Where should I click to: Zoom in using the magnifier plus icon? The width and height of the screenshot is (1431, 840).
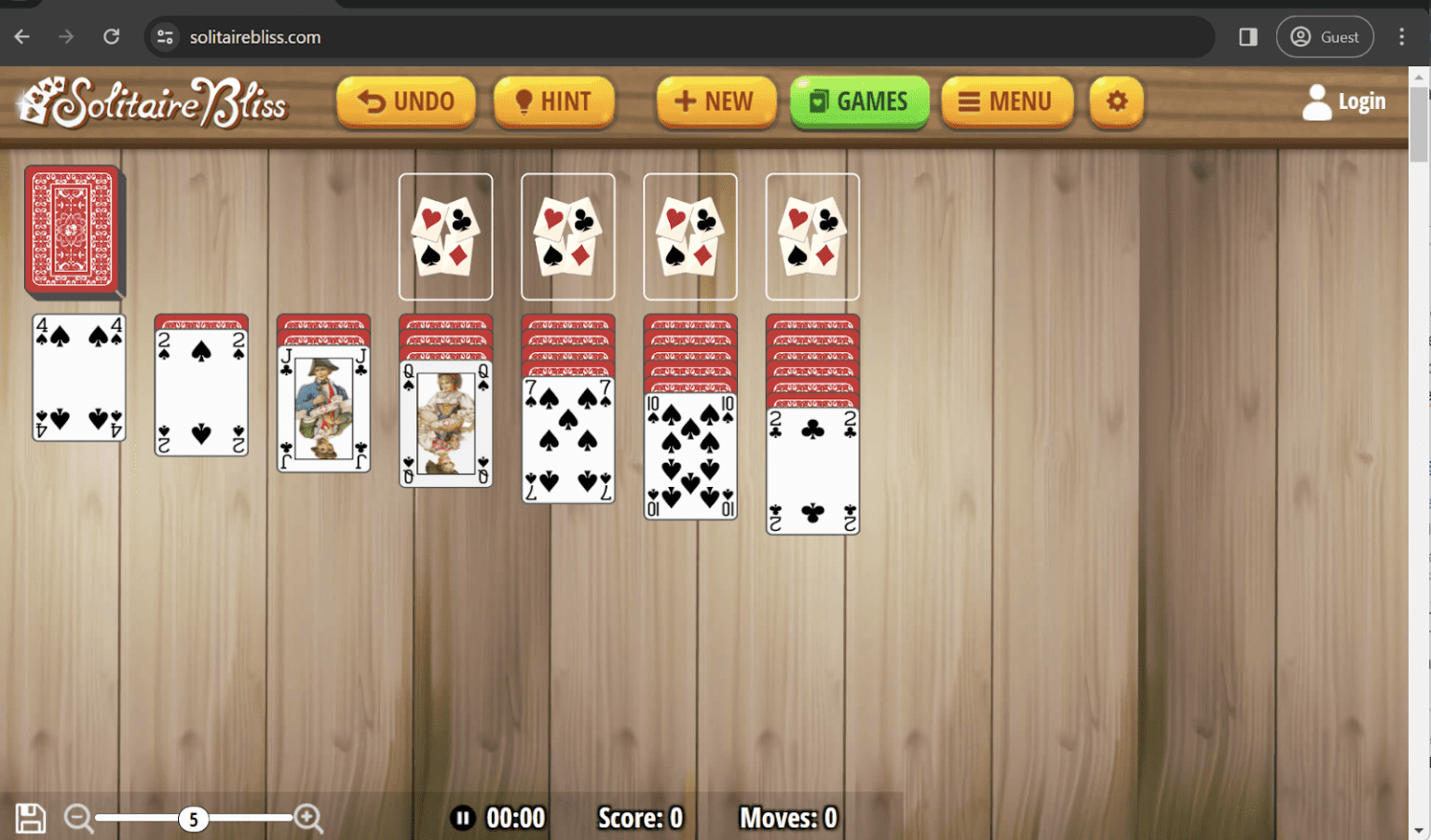pos(308,817)
